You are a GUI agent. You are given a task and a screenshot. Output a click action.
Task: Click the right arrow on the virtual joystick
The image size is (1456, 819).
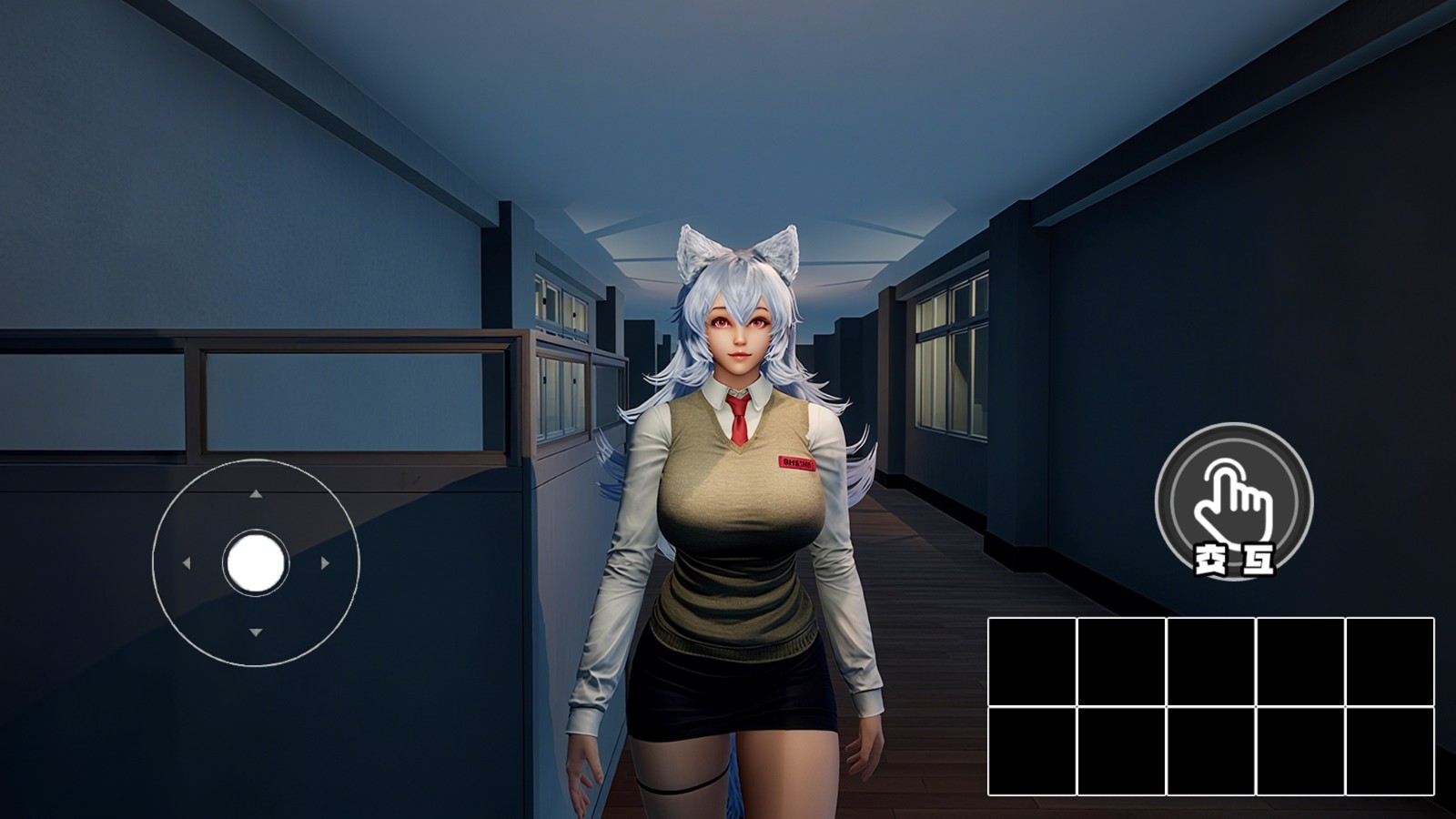pyautogui.click(x=325, y=564)
